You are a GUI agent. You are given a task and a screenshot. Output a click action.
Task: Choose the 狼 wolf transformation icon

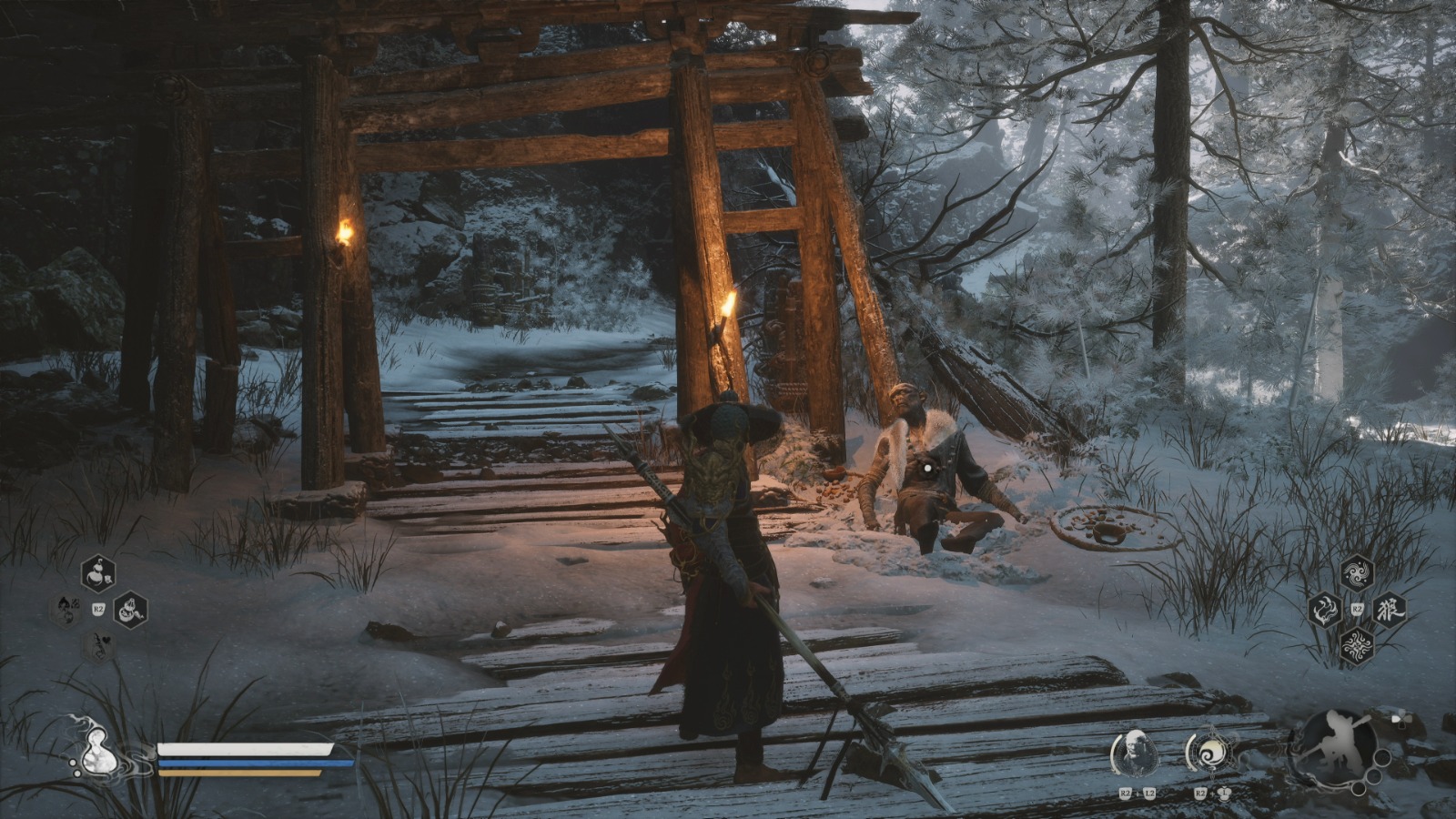point(1390,609)
